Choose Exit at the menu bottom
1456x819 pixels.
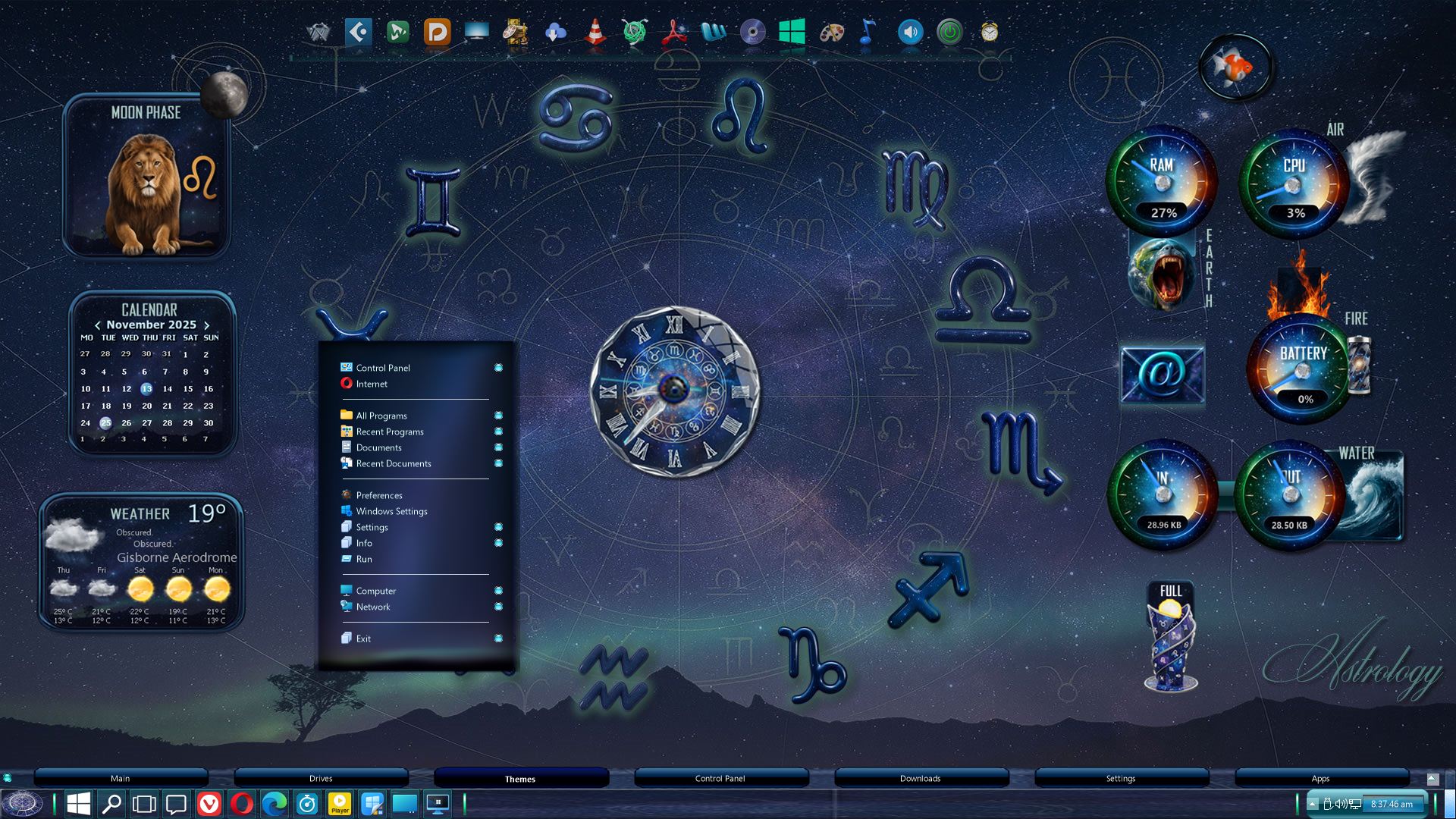363,639
